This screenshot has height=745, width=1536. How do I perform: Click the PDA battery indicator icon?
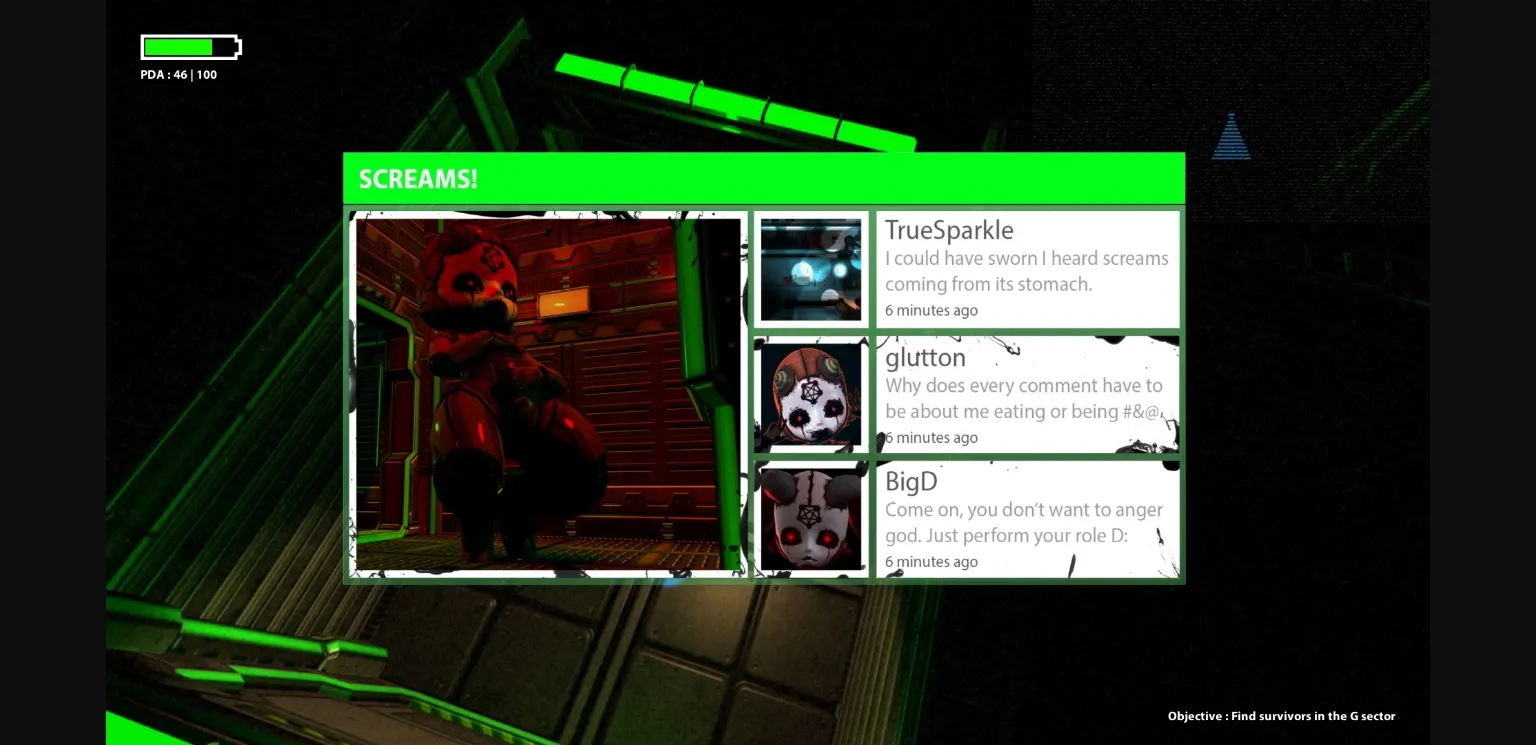(x=188, y=46)
